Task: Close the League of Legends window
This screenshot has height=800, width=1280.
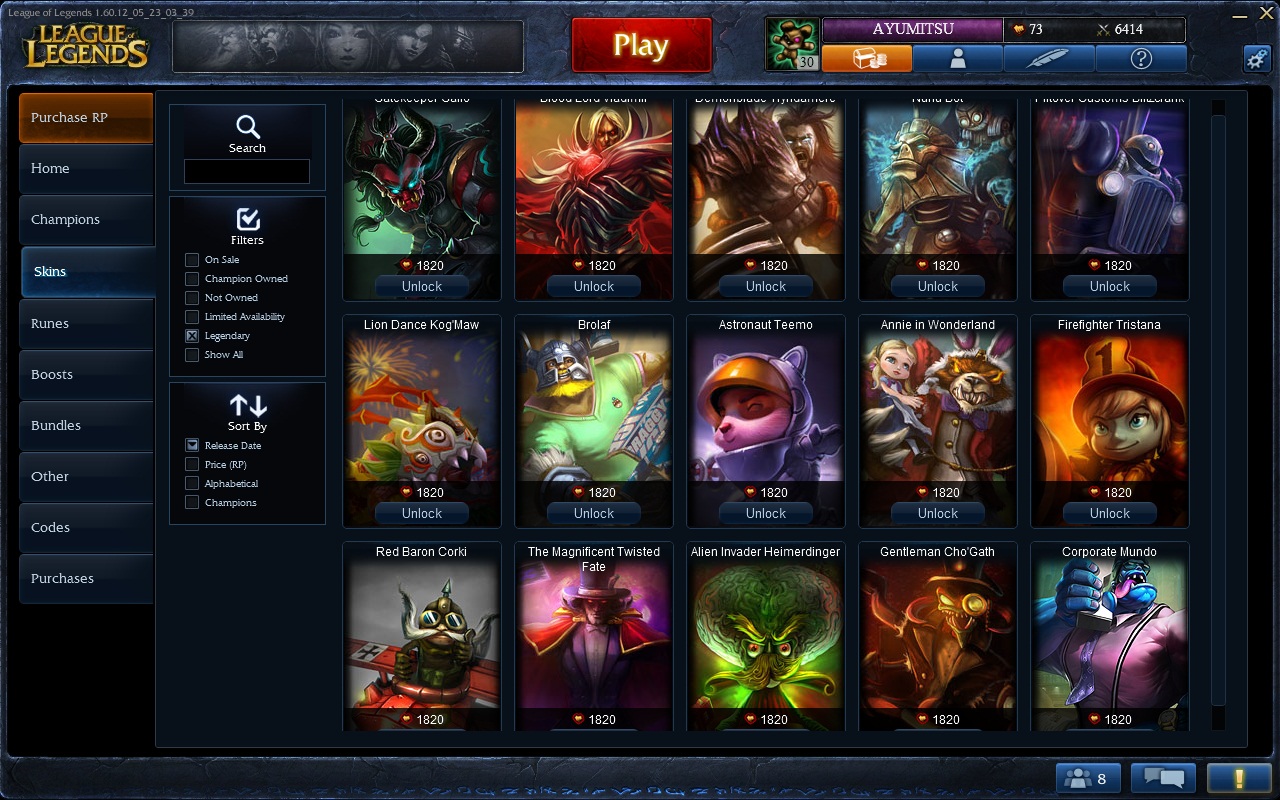Action: [1266, 16]
